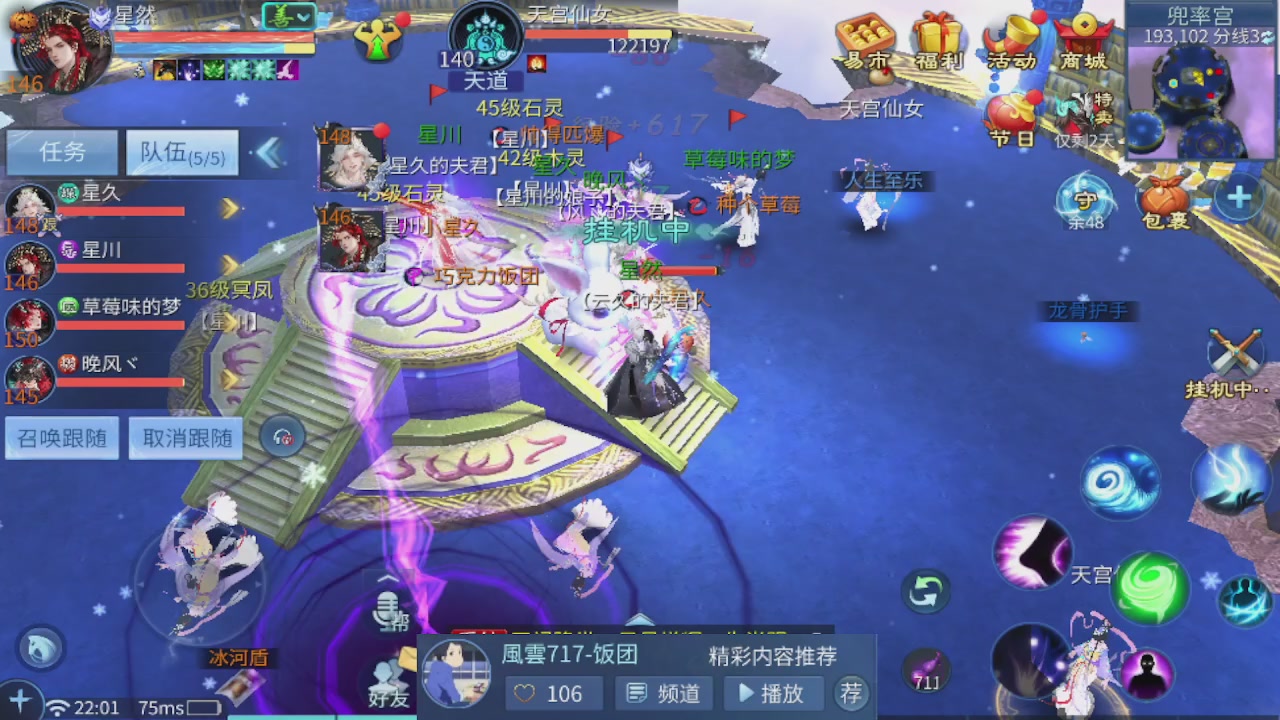Use the potion item showing 711

click(928, 670)
